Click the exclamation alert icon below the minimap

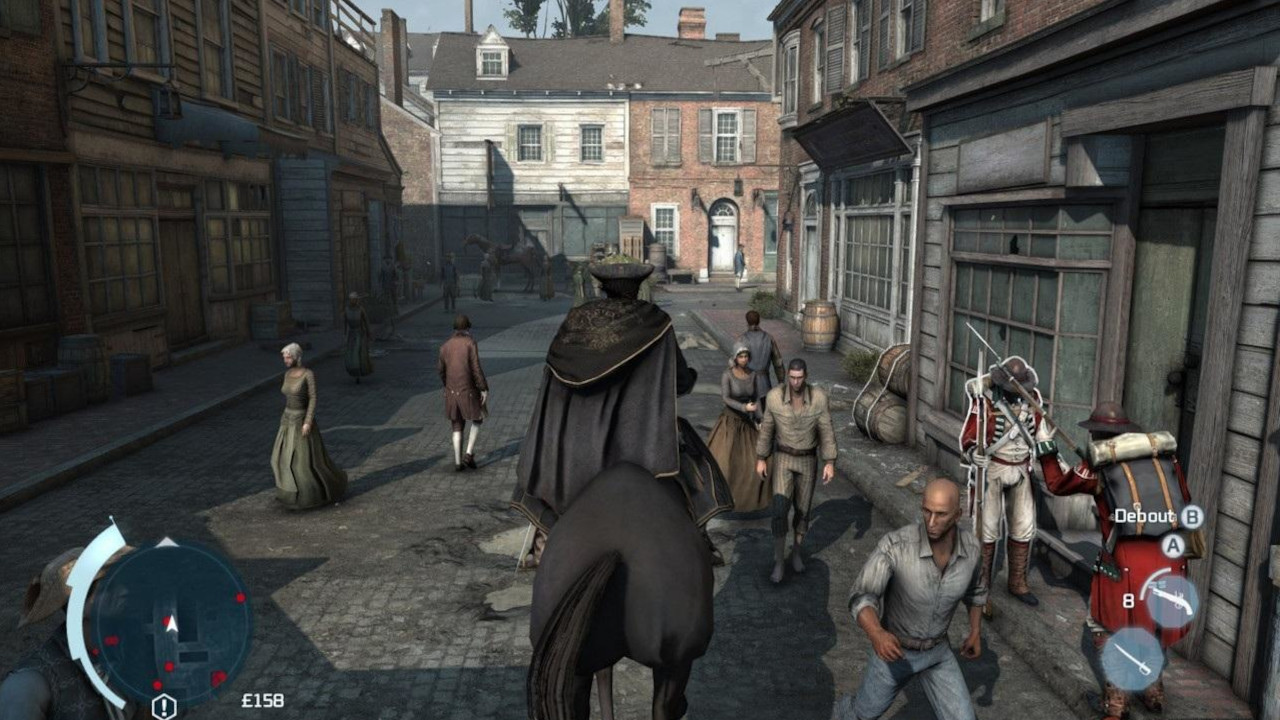pos(164,706)
